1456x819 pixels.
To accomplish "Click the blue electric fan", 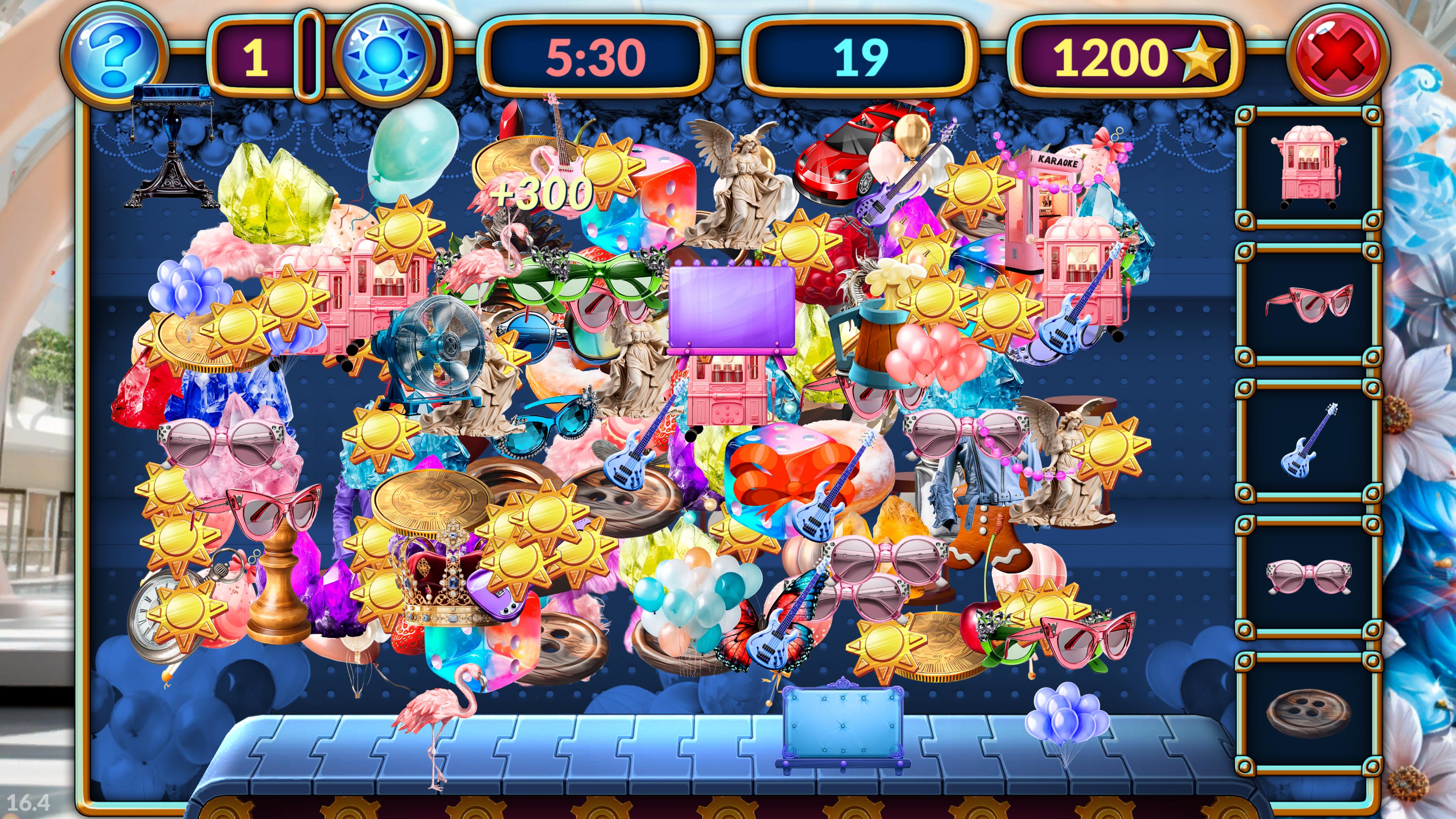I will point(435,350).
